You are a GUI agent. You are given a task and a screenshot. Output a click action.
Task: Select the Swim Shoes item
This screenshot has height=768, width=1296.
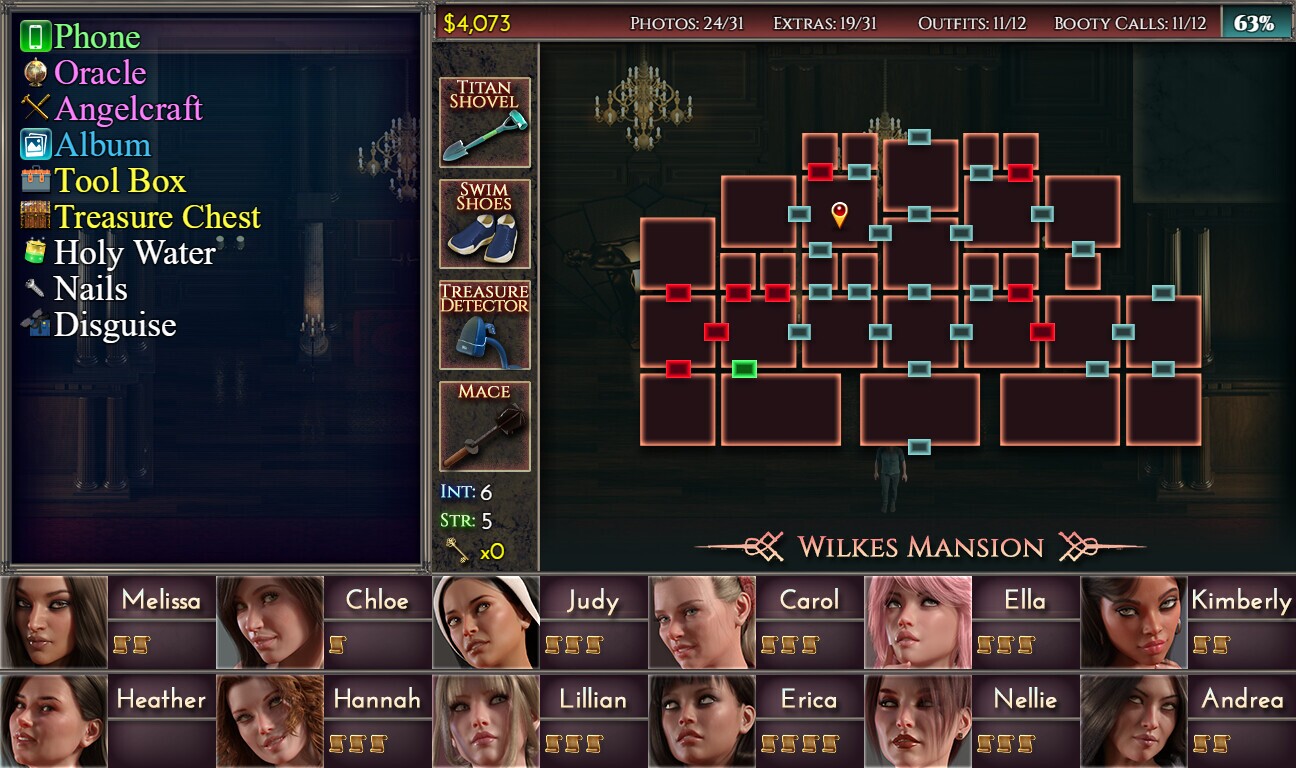tap(484, 222)
